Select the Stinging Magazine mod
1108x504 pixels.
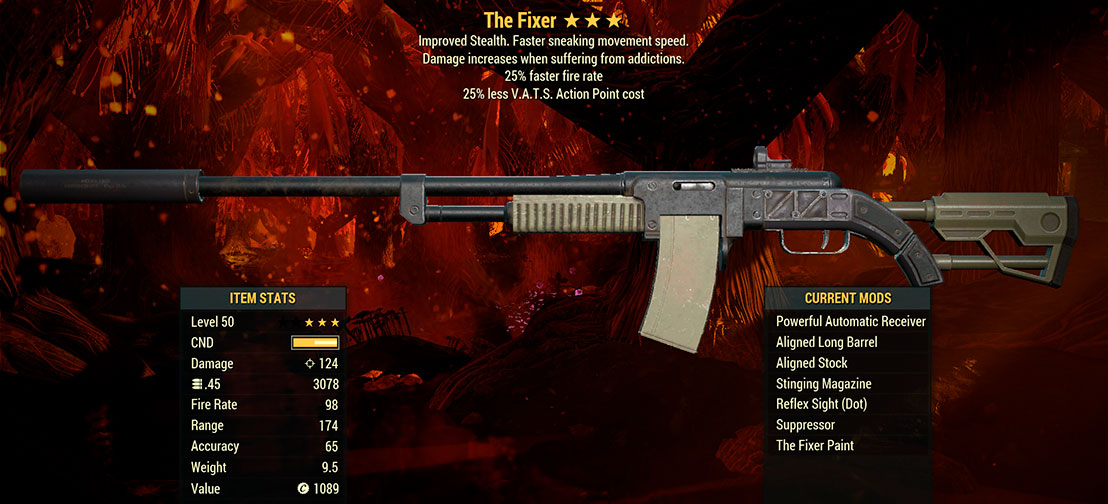[823, 384]
